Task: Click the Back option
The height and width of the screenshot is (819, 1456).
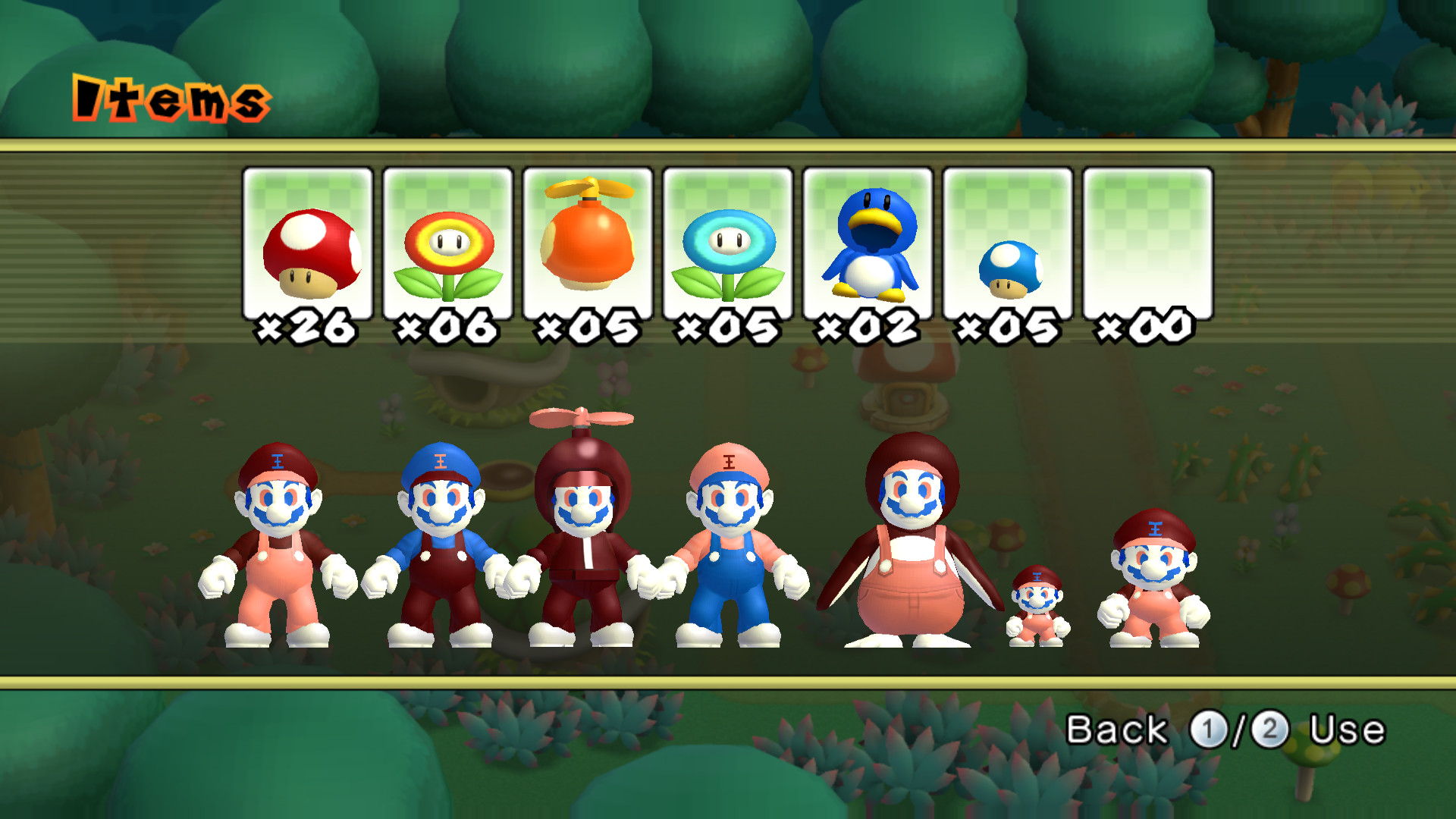Action: click(x=1116, y=730)
